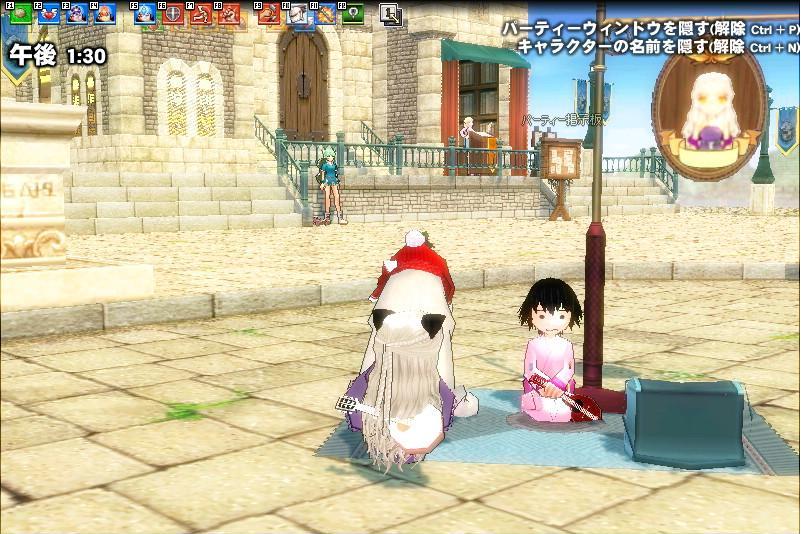The image size is (801, 534).
Task: Select the F10 white-background skill slot
Action: click(299, 14)
